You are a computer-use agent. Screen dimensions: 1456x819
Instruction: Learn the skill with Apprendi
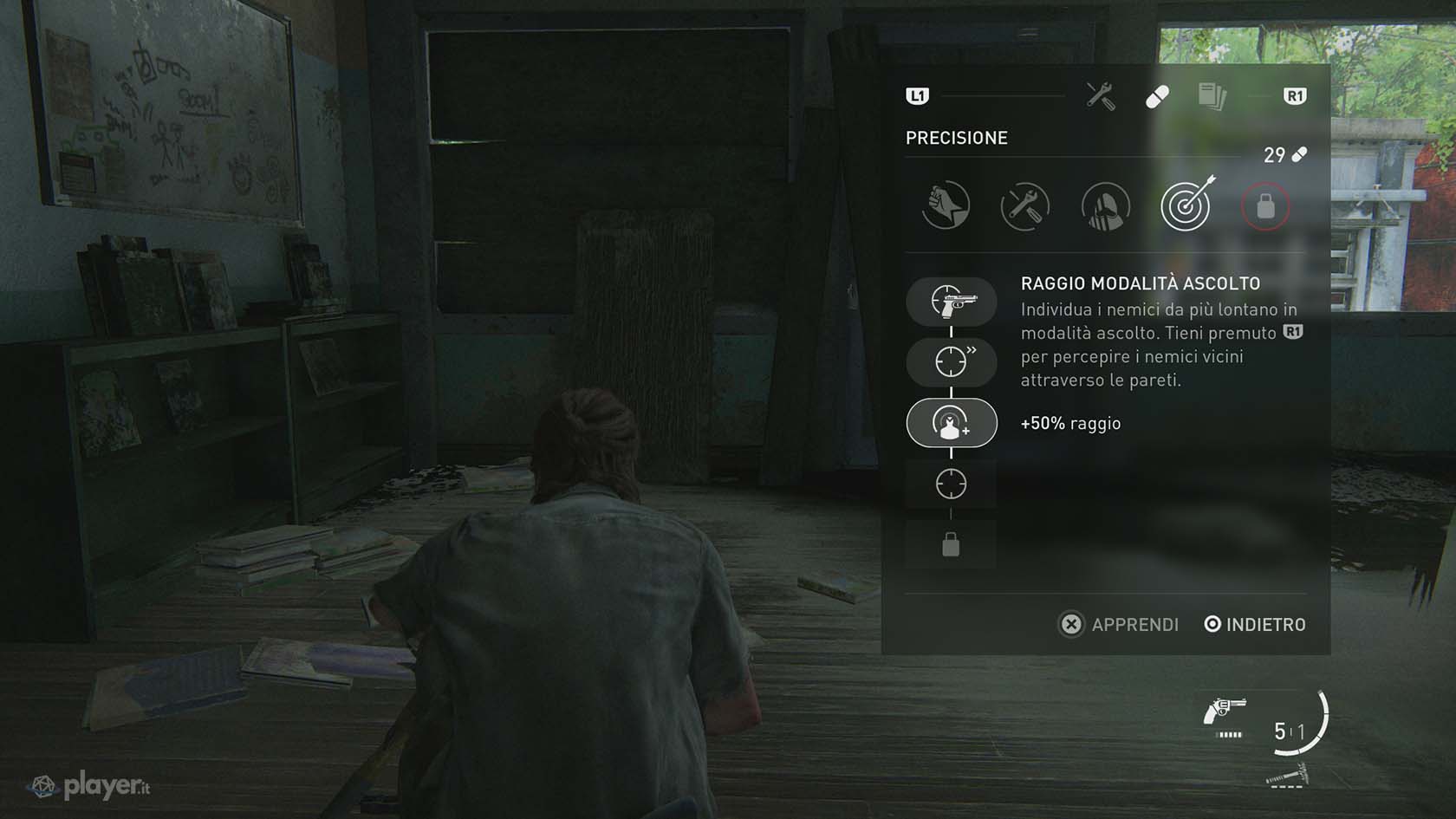[1119, 624]
